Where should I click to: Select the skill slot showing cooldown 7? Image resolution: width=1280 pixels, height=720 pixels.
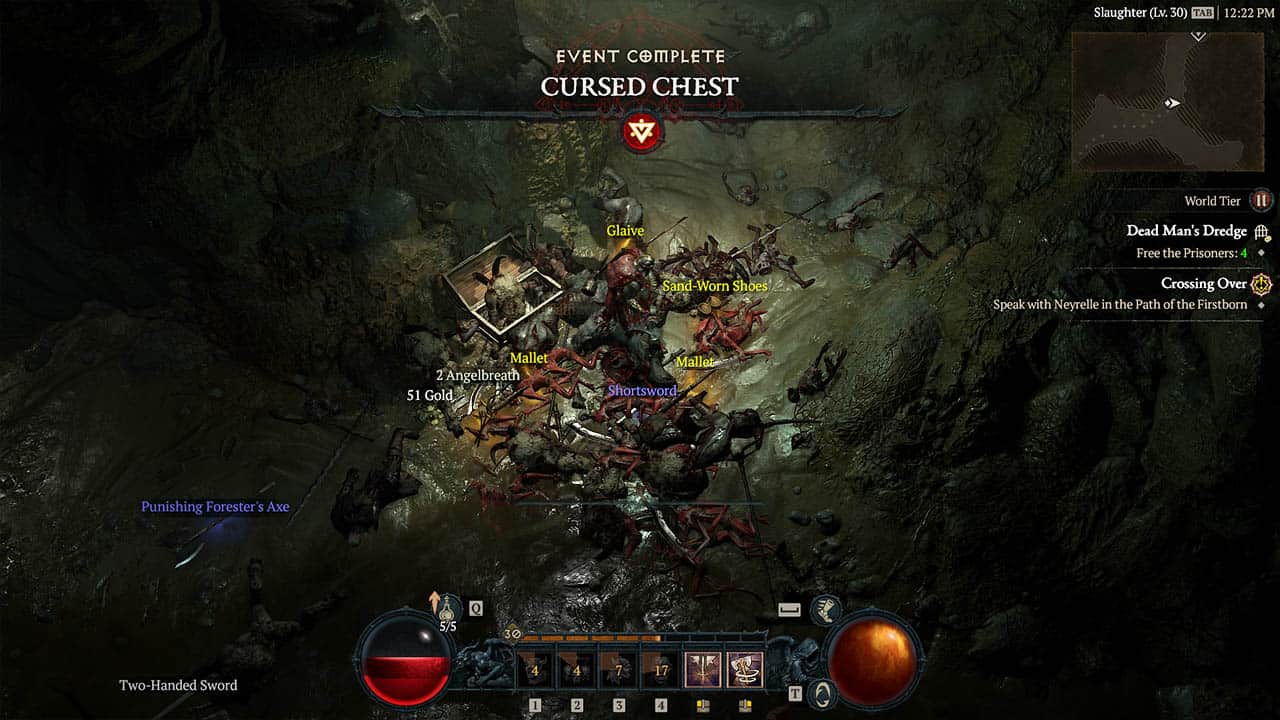pos(618,670)
